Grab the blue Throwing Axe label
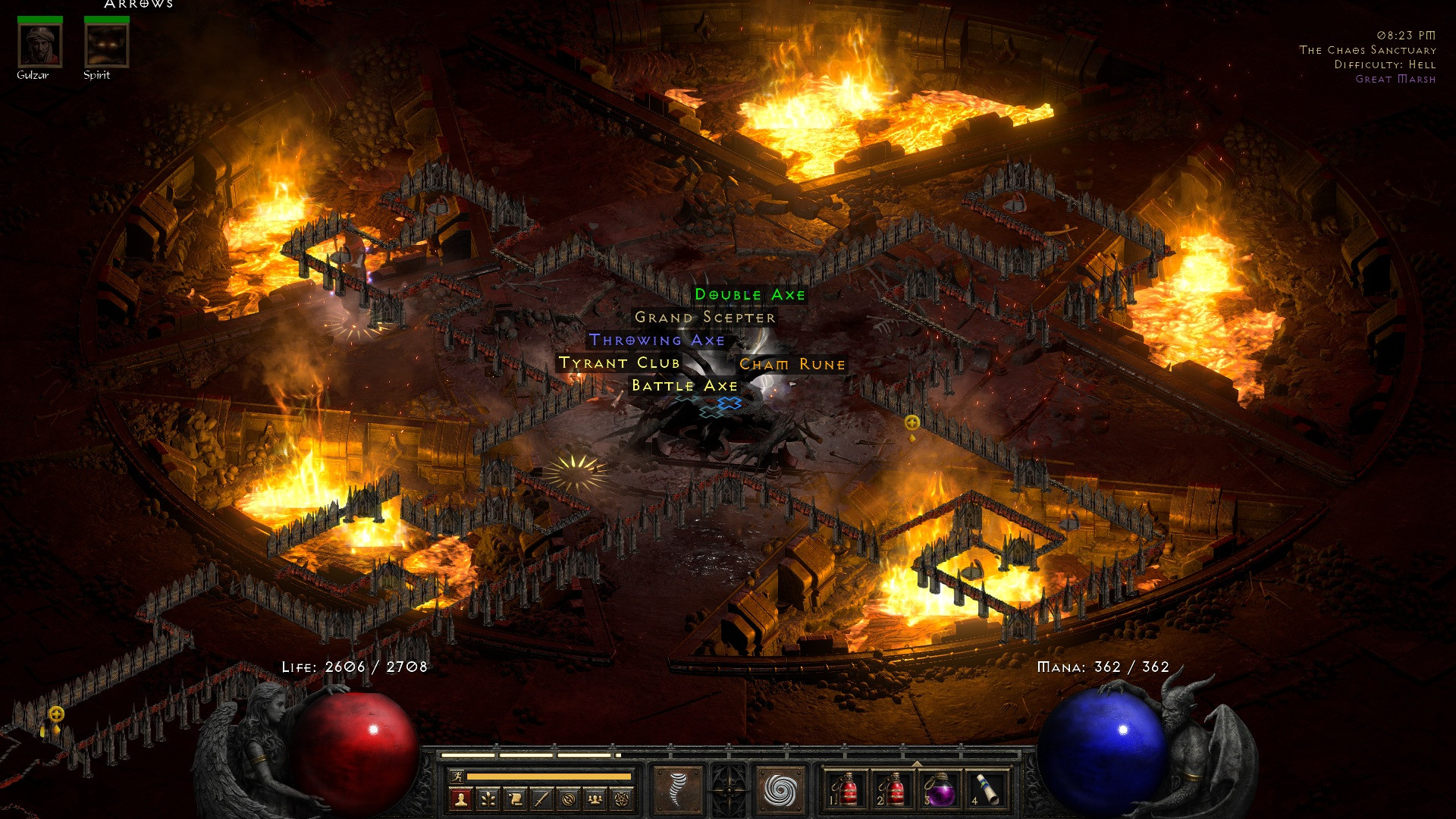1456x819 pixels. [x=657, y=340]
